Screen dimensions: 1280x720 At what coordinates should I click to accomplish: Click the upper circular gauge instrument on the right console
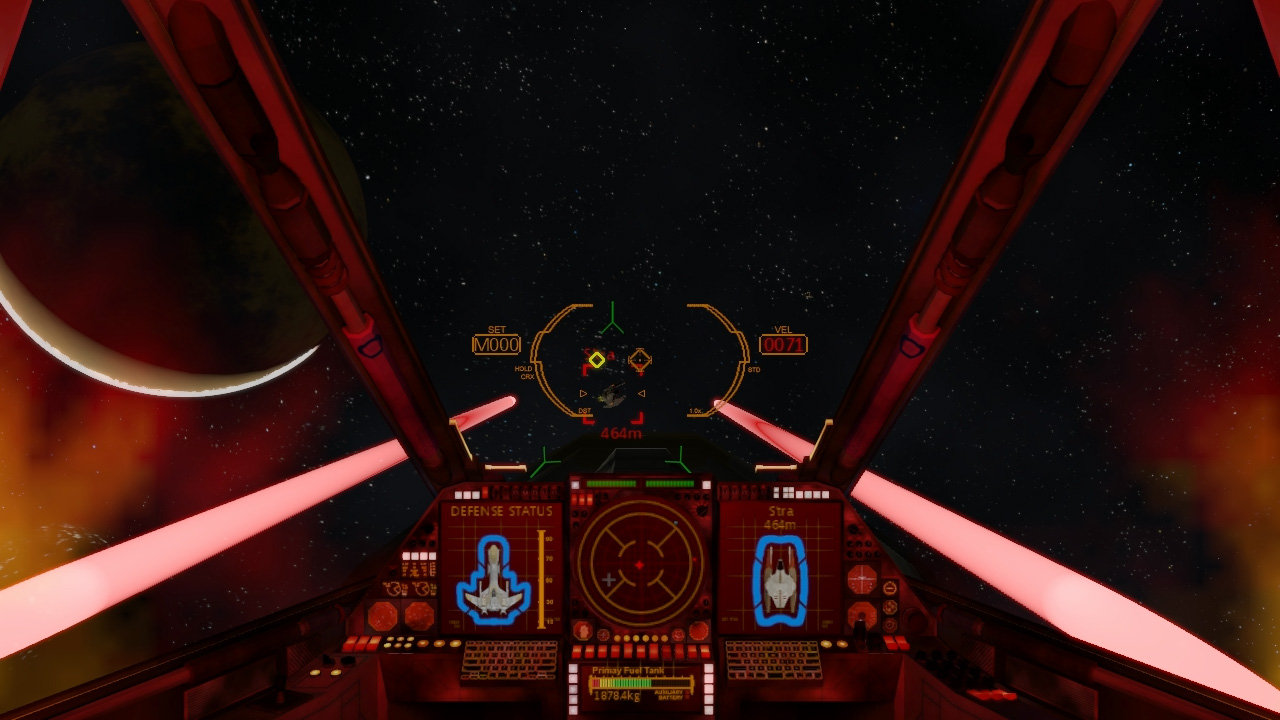coord(862,578)
